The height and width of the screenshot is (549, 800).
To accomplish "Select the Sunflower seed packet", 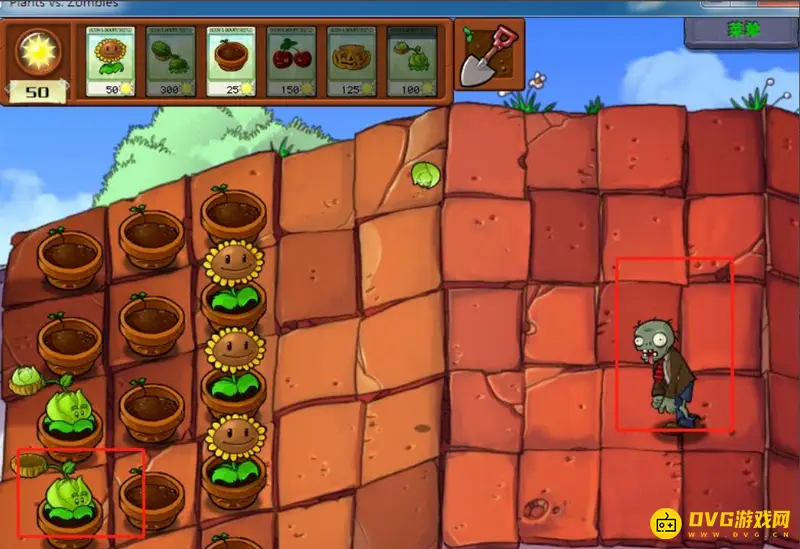I will 112,61.
